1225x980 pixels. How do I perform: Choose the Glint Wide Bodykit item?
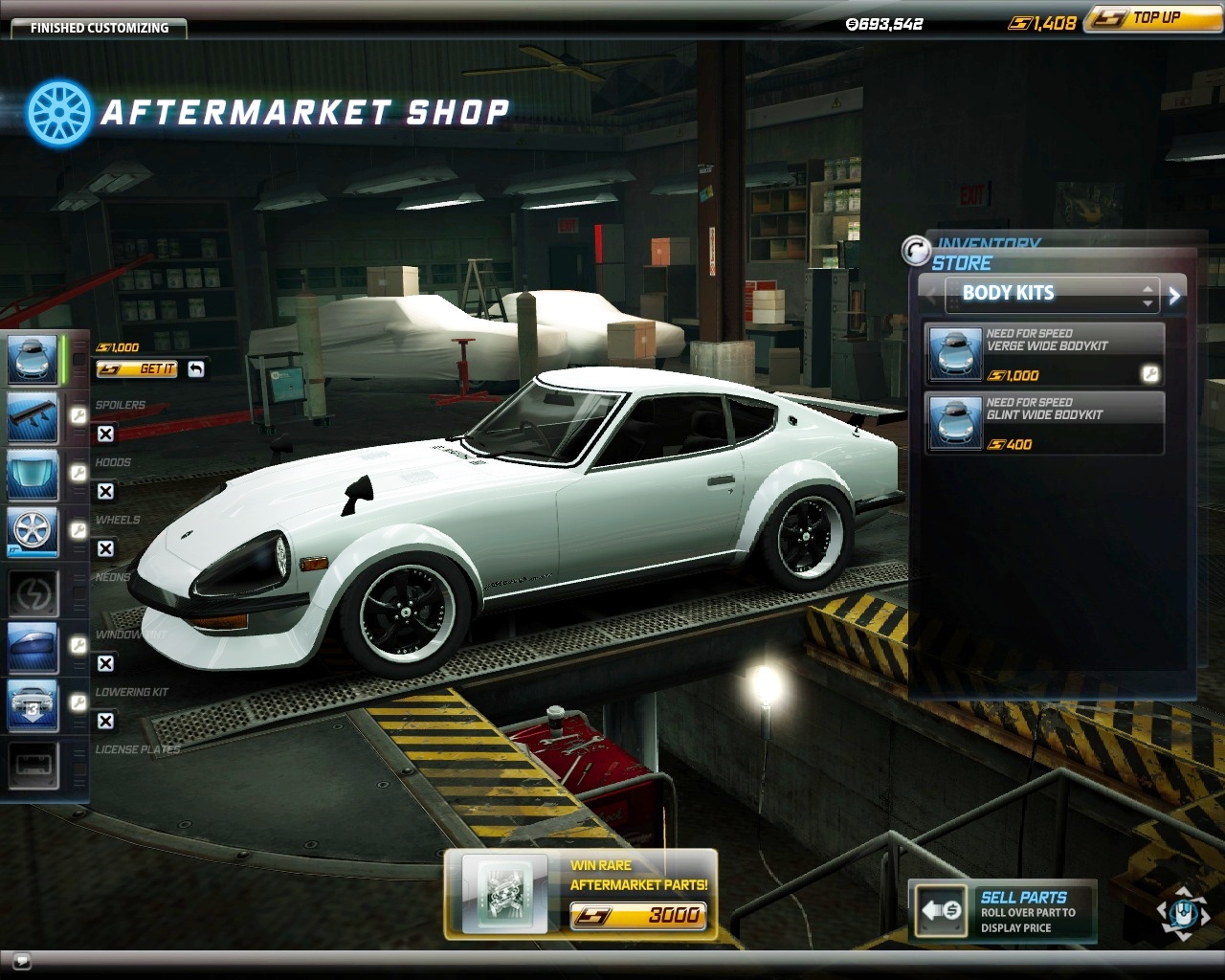point(1044,423)
